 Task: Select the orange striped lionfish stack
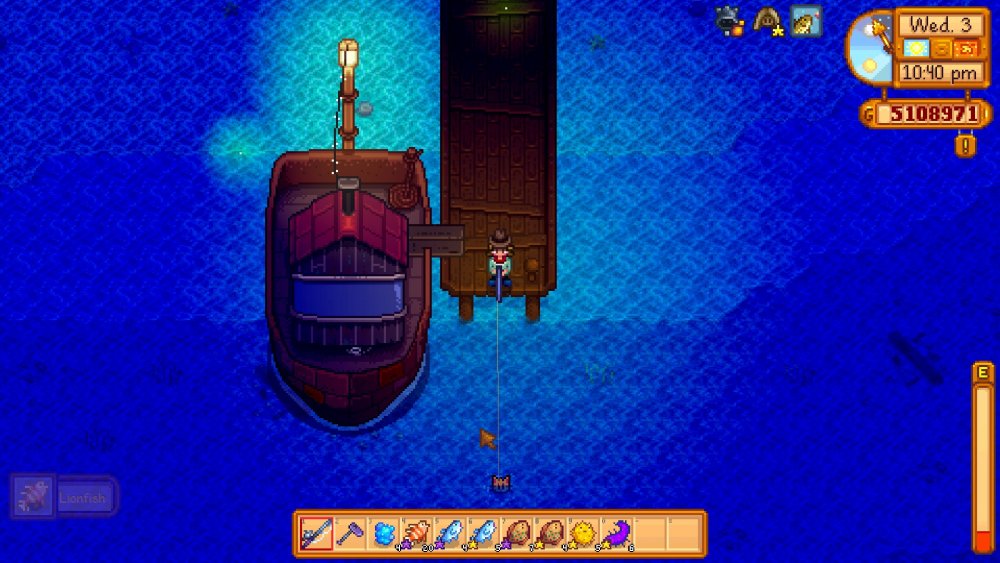pyautogui.click(x=417, y=533)
